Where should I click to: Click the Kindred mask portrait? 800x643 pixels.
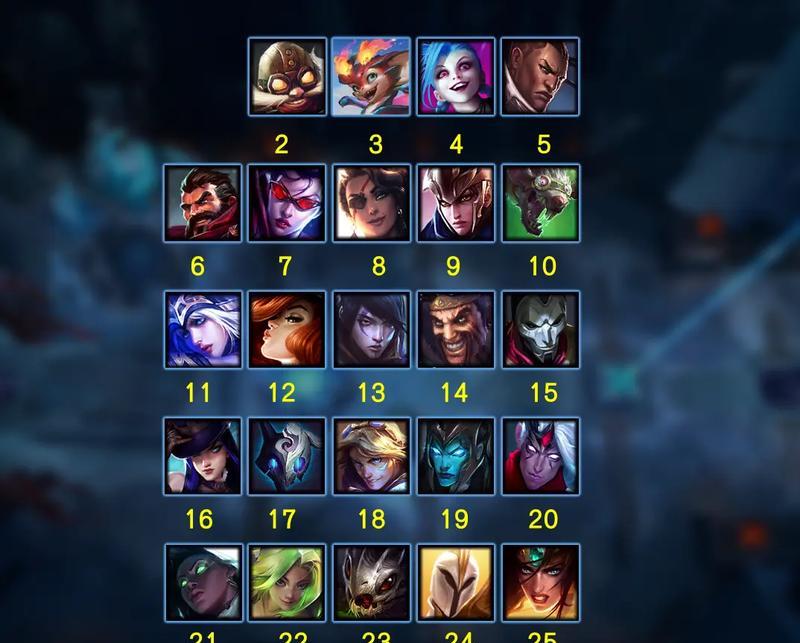[x=287, y=456]
